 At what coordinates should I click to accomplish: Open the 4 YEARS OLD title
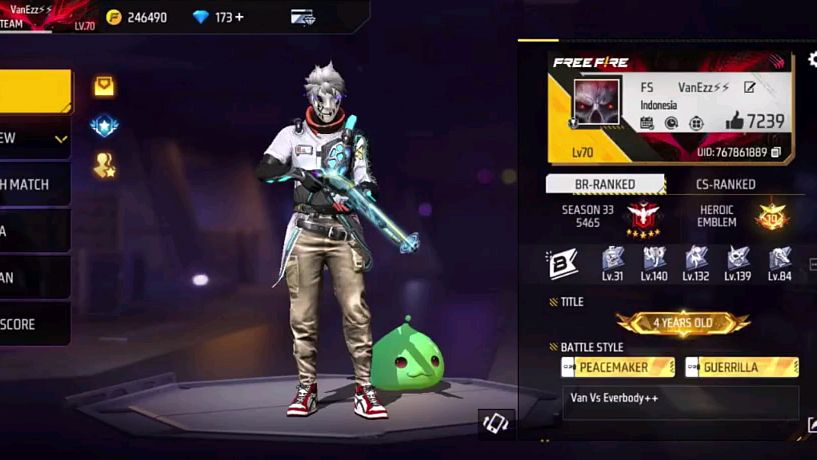click(683, 323)
